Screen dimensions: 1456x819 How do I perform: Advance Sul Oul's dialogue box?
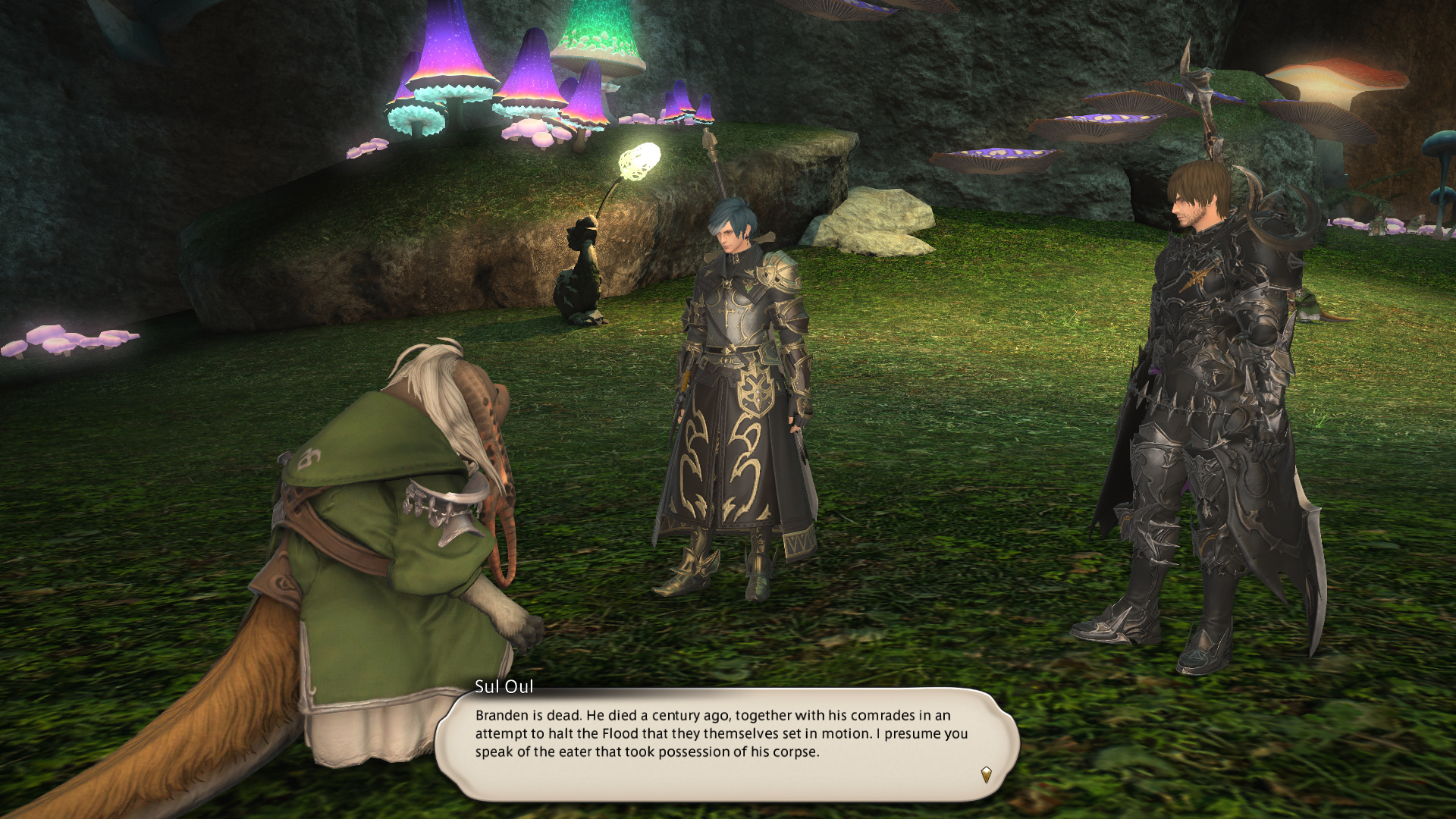[x=726, y=742]
